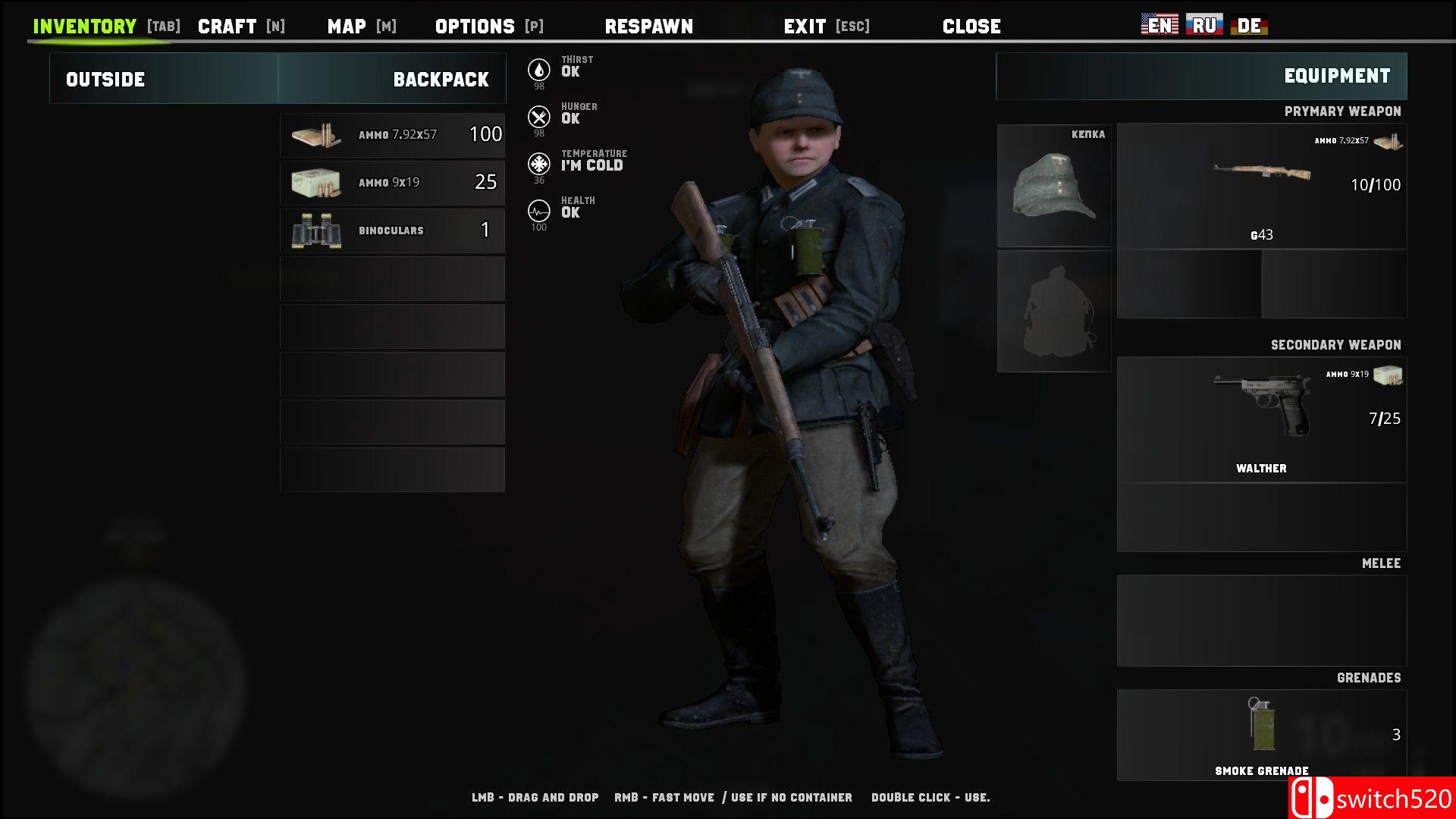1456x819 pixels.
Task: Select the Ammo 7.92x57 backpack row
Action: 392,135
